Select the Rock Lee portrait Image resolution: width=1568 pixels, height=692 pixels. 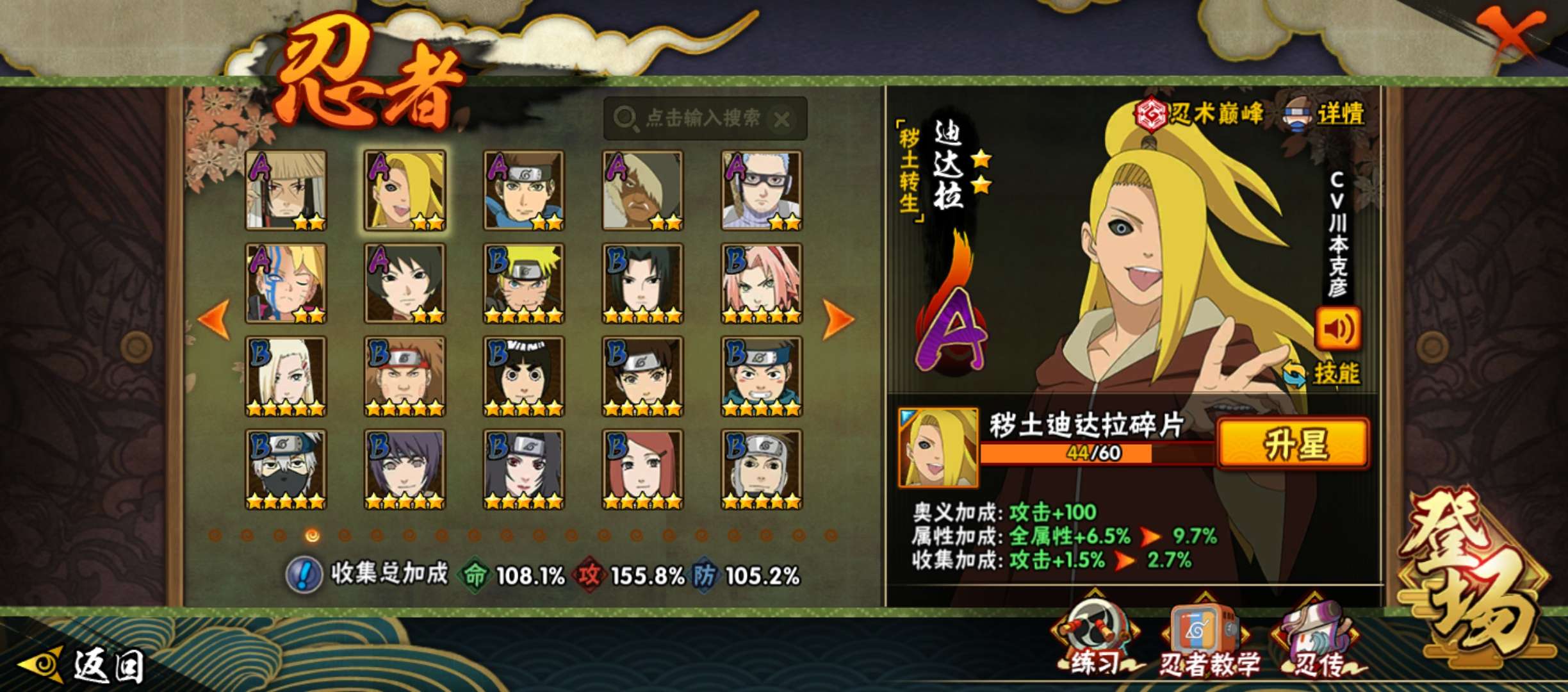[523, 376]
